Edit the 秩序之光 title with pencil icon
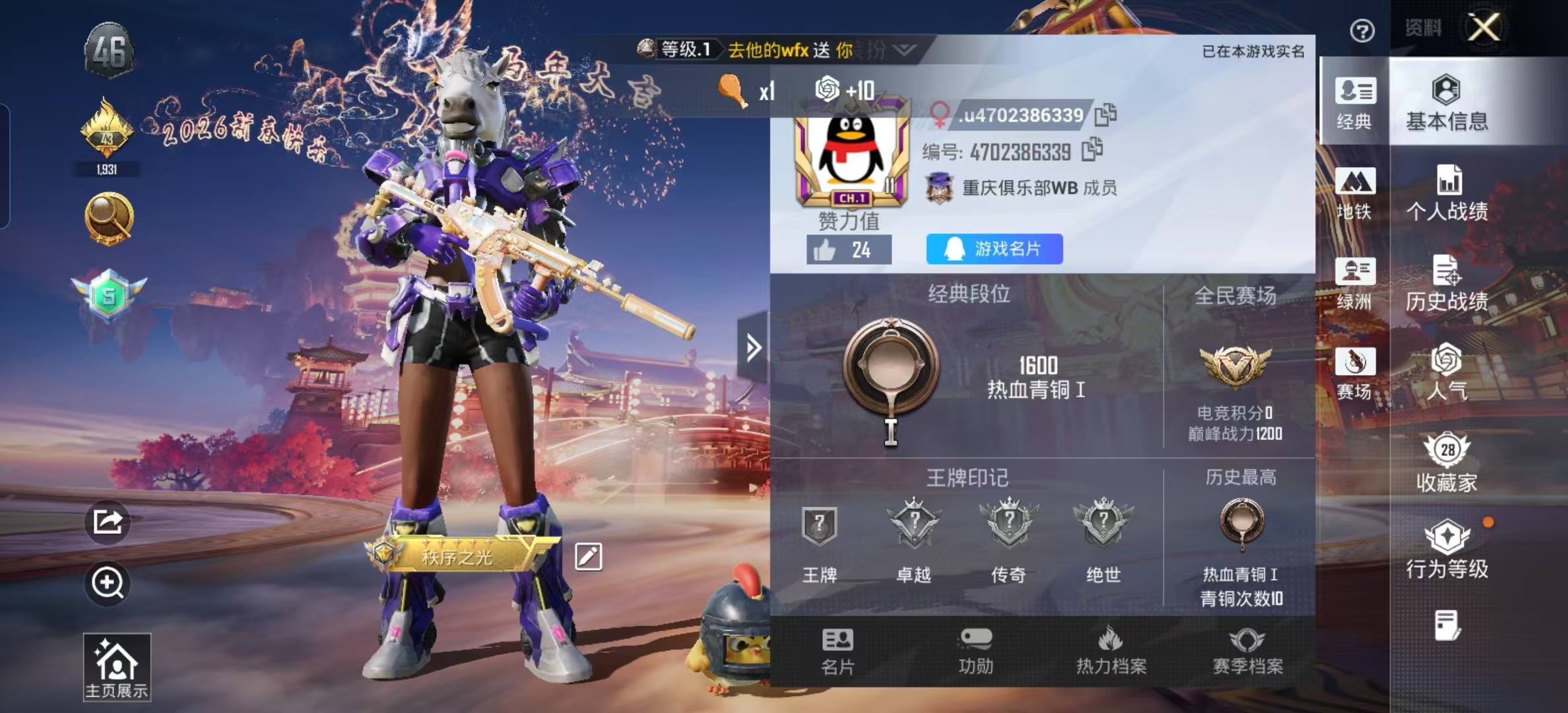Screen dimensions: 1568x713 [588, 557]
